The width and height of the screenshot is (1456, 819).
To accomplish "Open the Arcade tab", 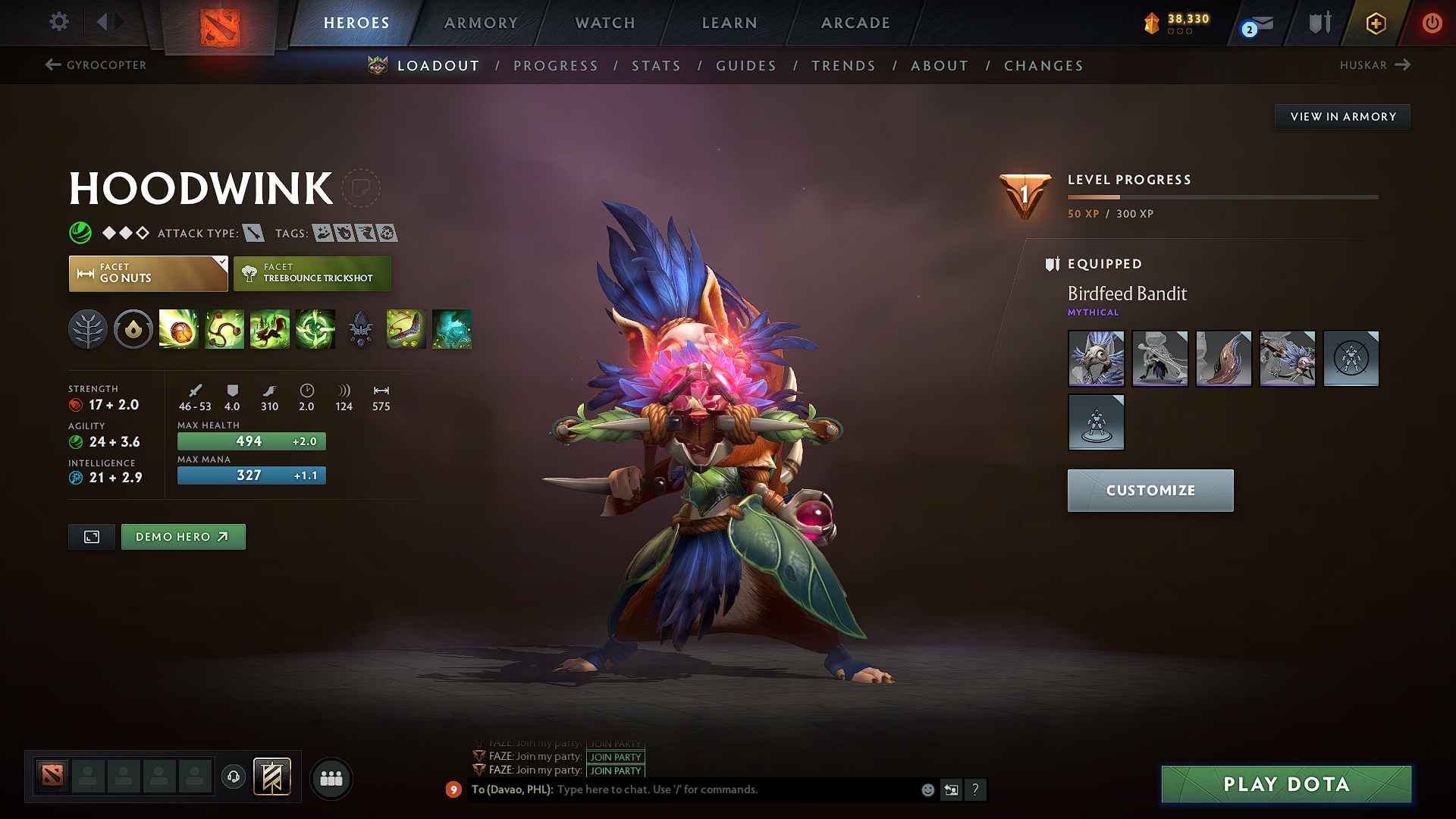I will 855,23.
